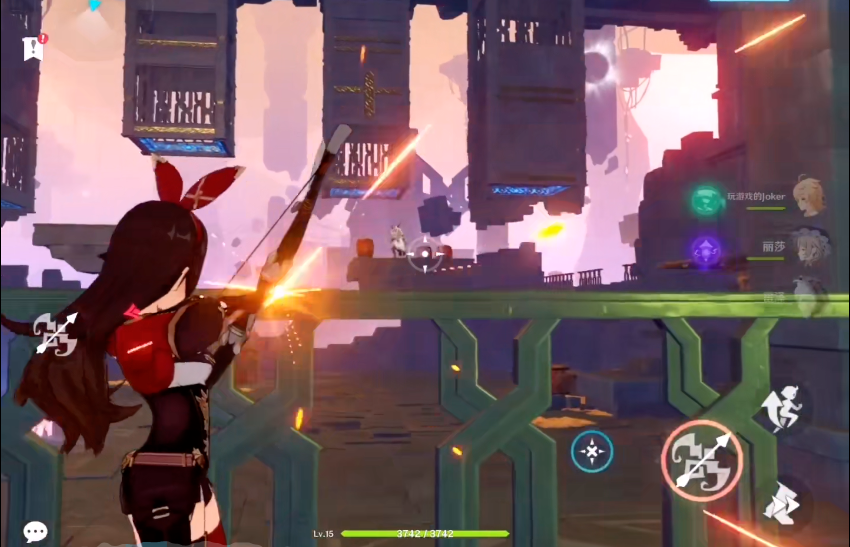Viewport: 850px width, 547px height.
Task: Switch to party member 丽莎
Action: pos(806,246)
